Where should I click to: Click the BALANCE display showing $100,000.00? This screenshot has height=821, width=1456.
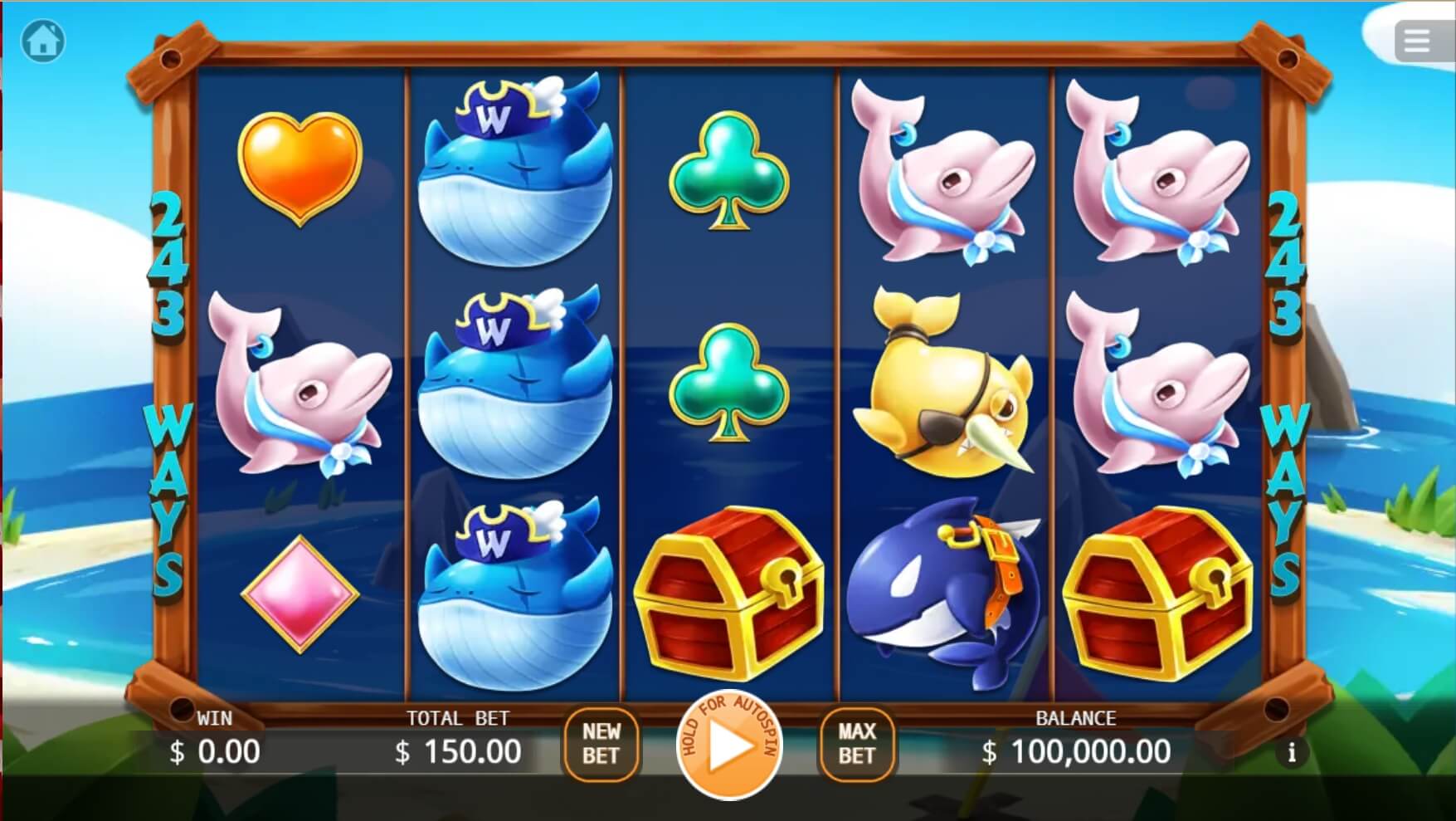click(1074, 751)
